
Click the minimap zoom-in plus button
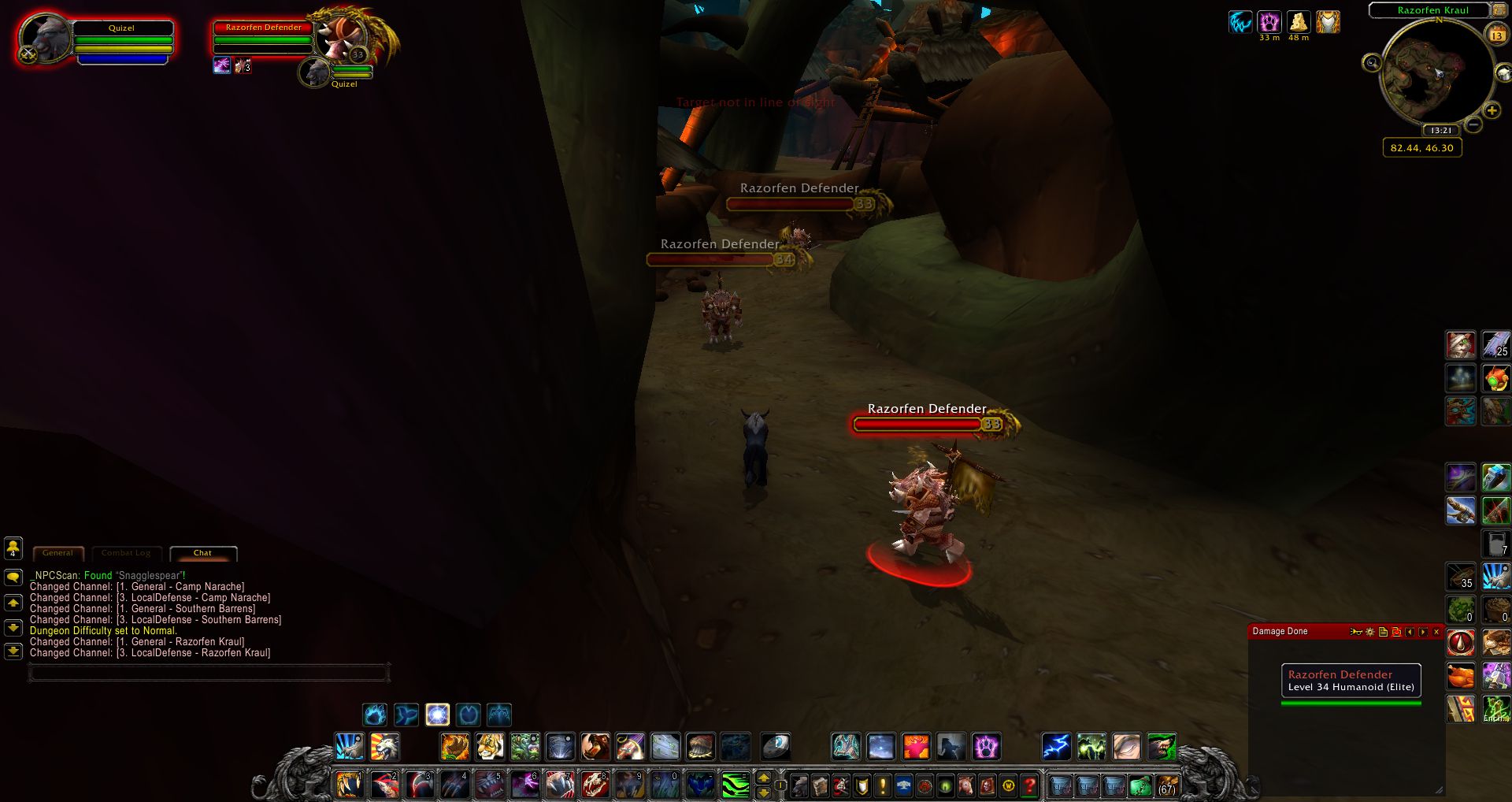[1492, 111]
